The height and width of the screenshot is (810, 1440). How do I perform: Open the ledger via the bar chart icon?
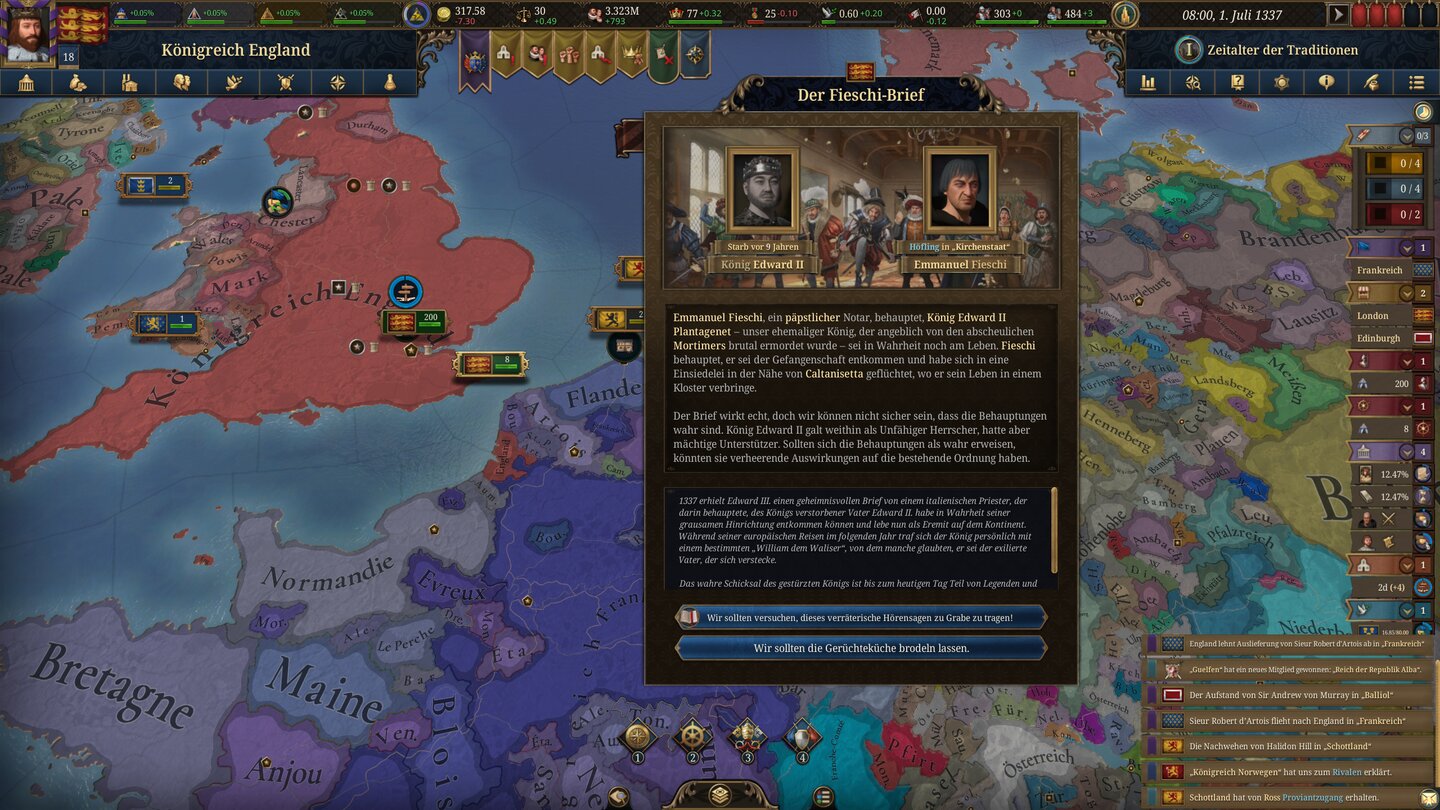1147,82
